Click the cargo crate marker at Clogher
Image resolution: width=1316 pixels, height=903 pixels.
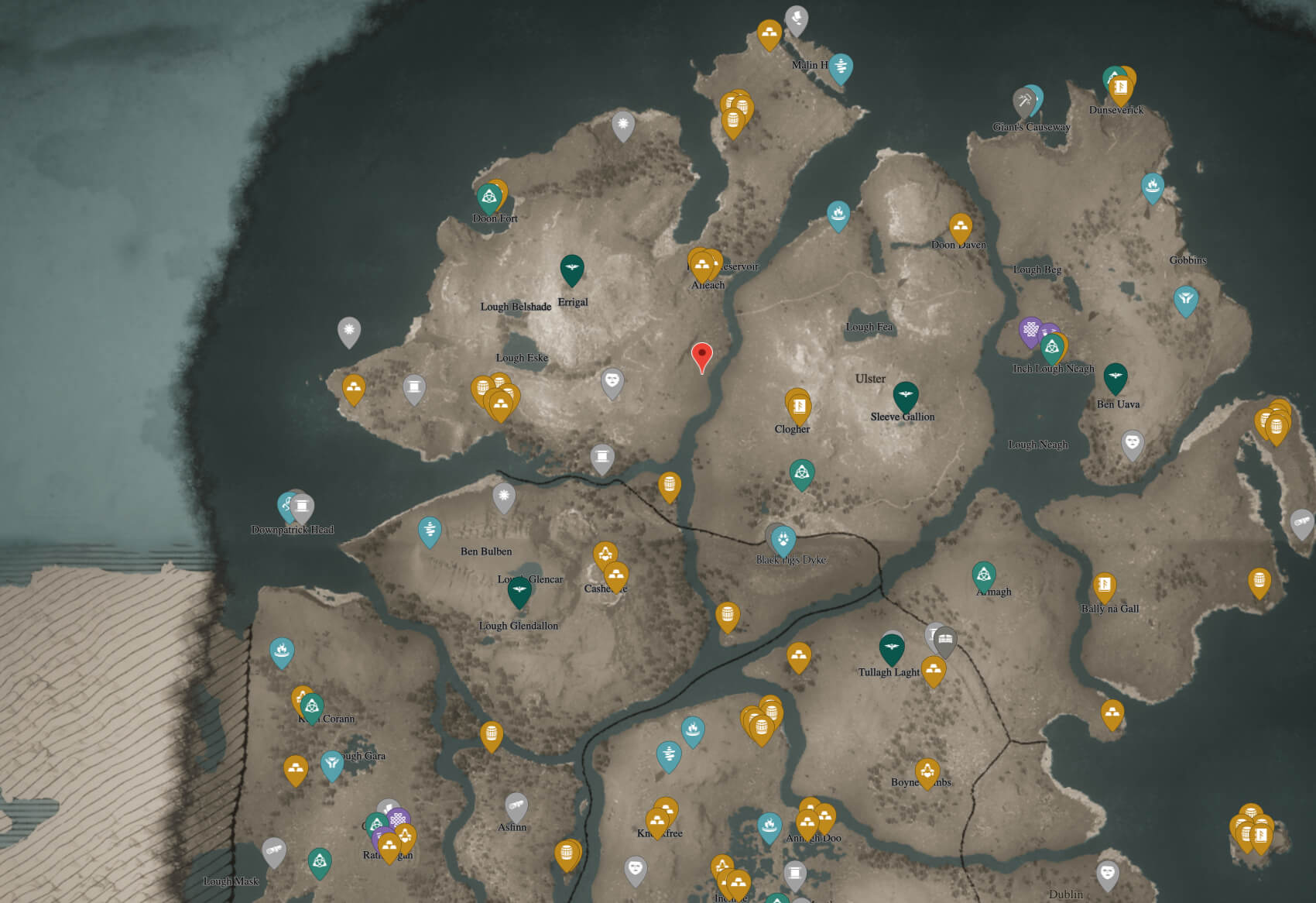[797, 407]
